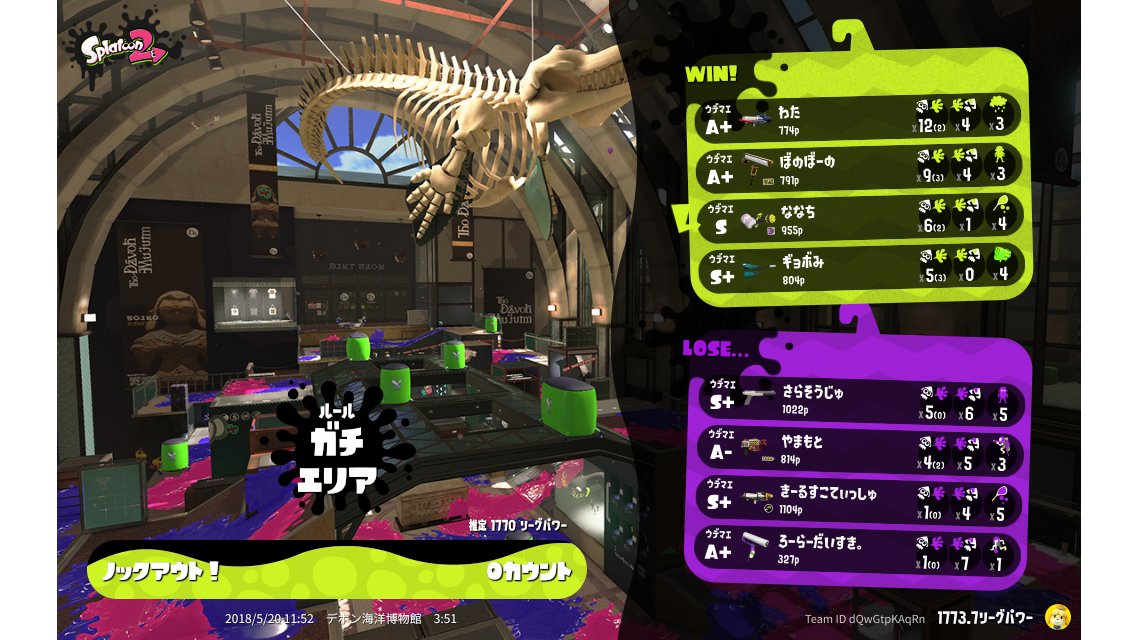Image resolution: width=1138 pixels, height=640 pixels.
Task: Click the yellow avatar icon beside League Power
Action: point(1057,617)
